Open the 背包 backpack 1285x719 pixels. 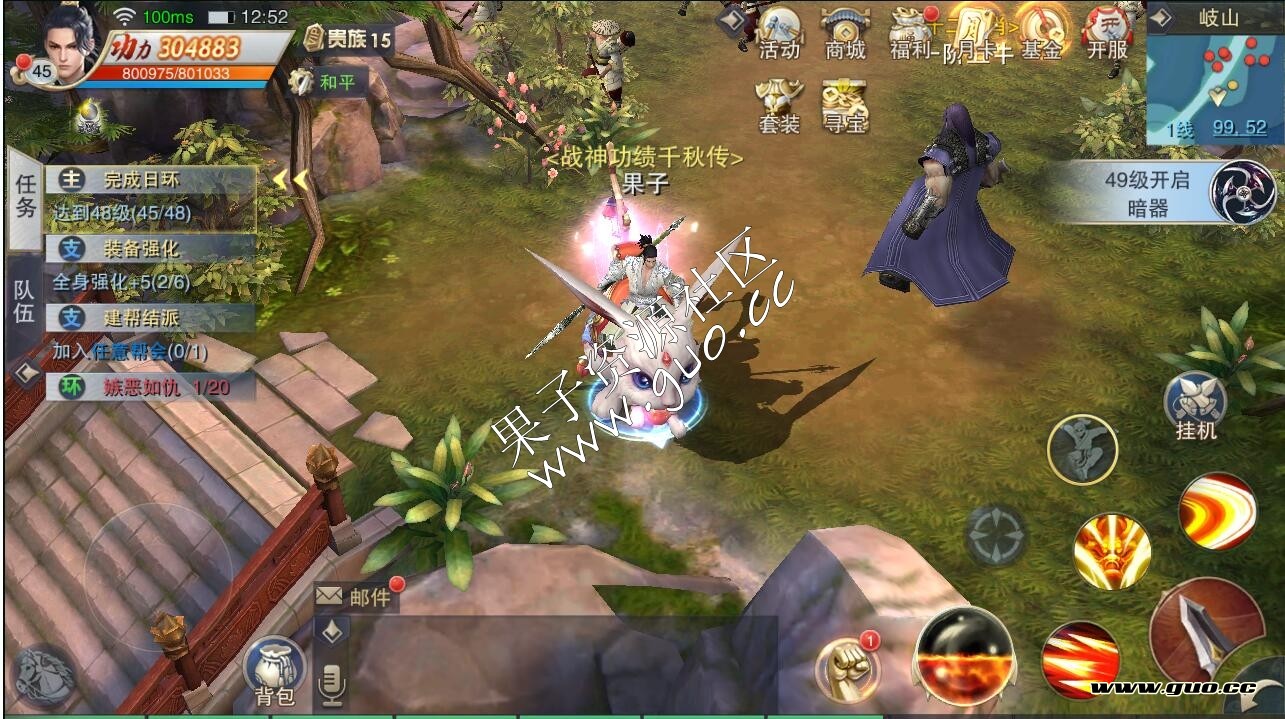pos(274,670)
